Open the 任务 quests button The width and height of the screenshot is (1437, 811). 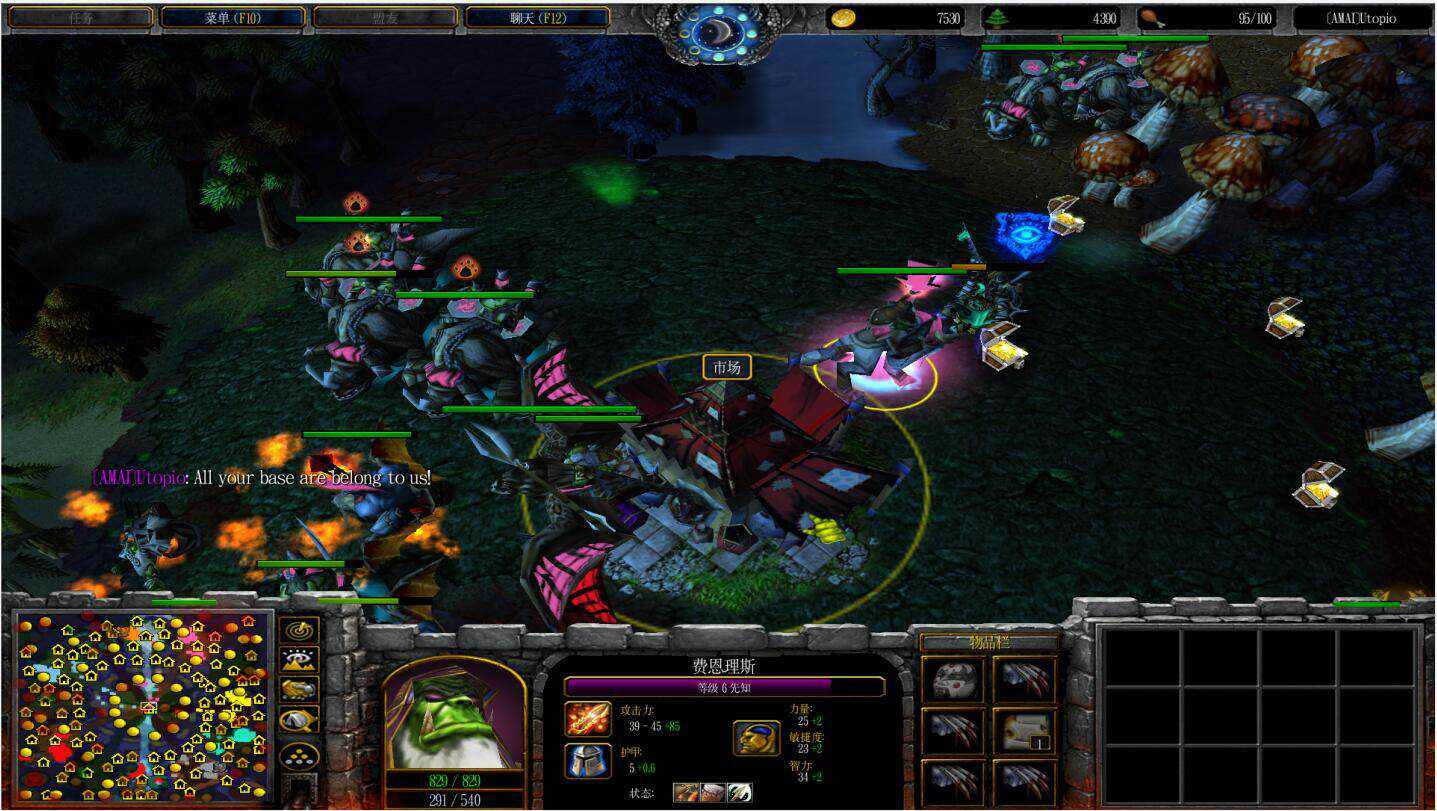80,18
